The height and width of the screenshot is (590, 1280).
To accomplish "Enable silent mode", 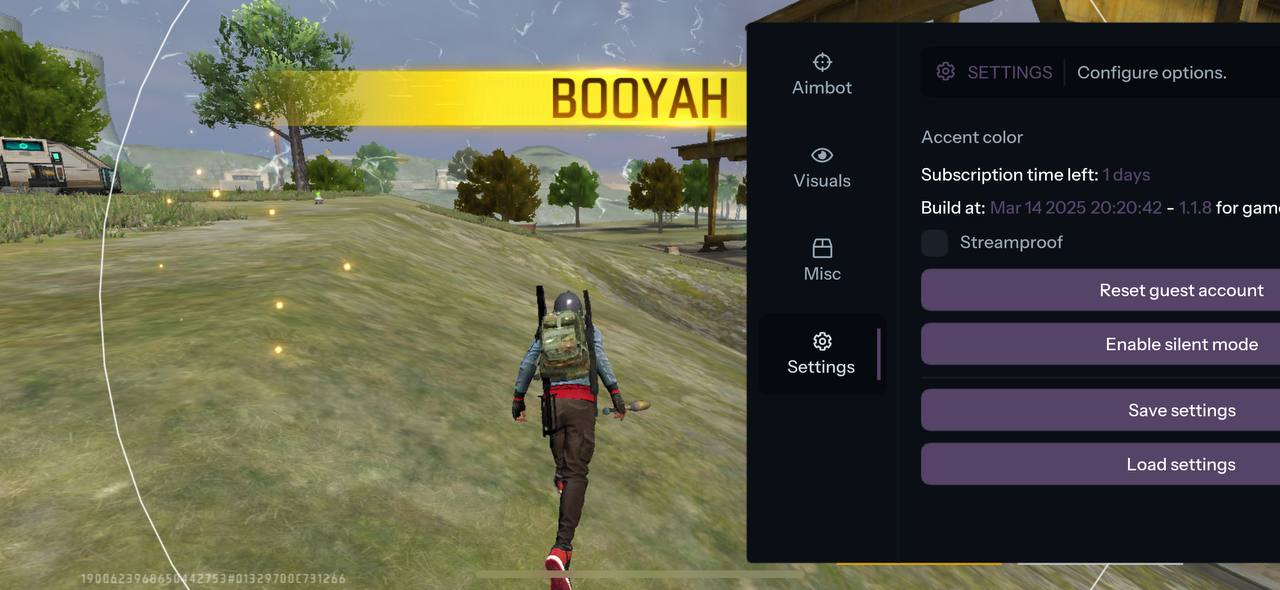I will click(1100, 344).
